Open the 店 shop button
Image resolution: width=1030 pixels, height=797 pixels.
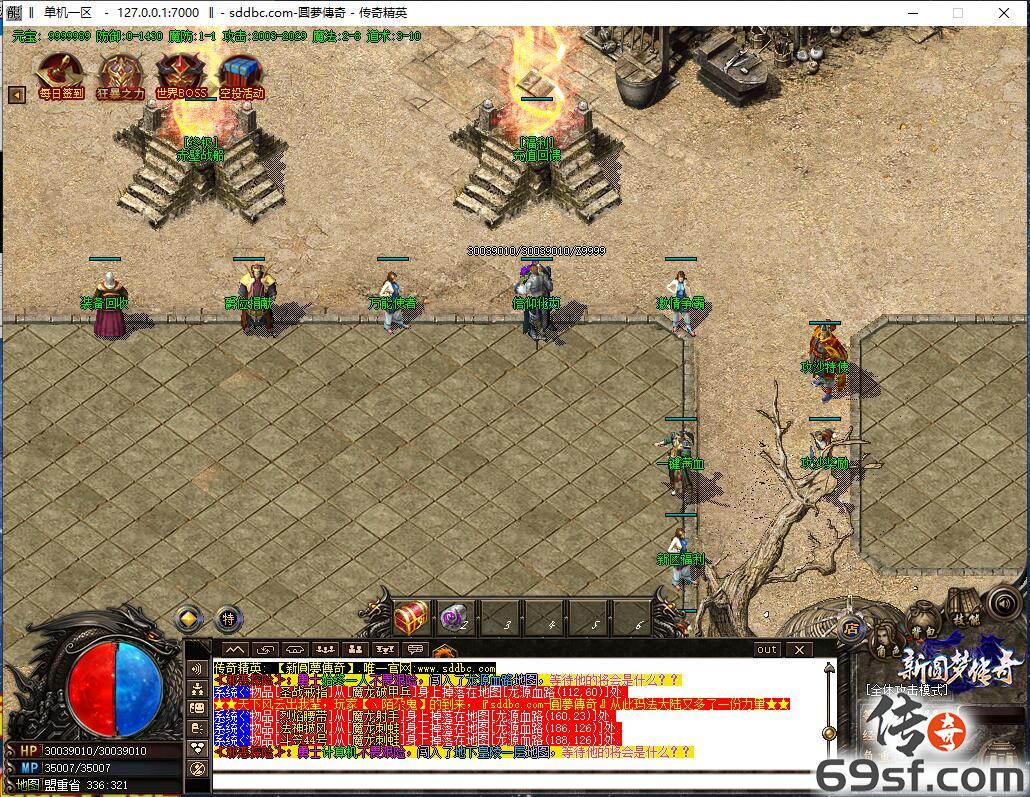pos(852,629)
